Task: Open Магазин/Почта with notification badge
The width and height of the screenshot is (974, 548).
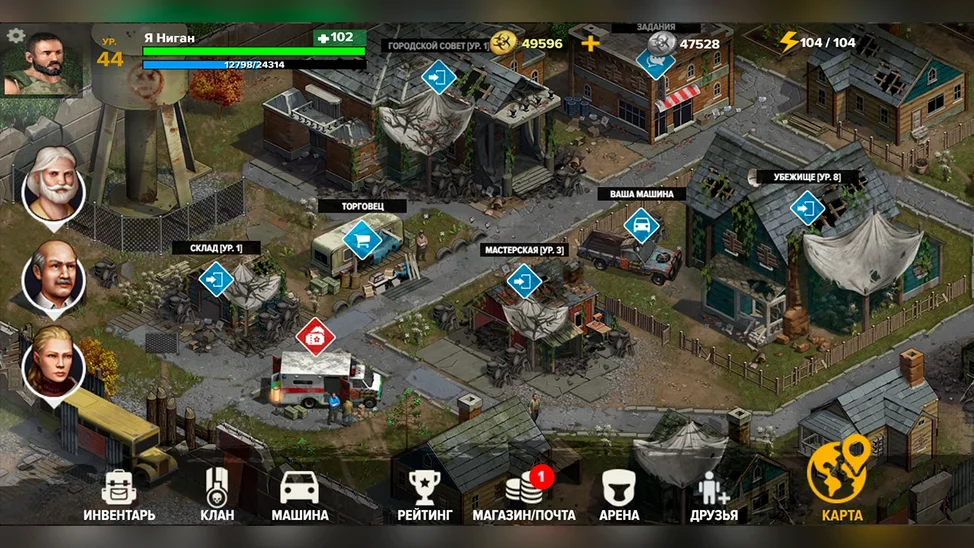Action: 523,495
